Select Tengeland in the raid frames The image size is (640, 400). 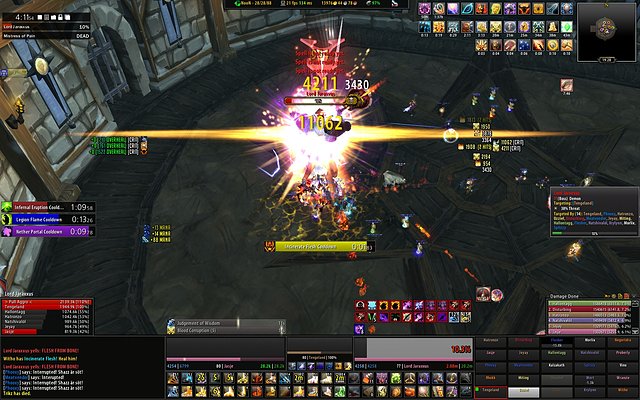(x=492, y=390)
